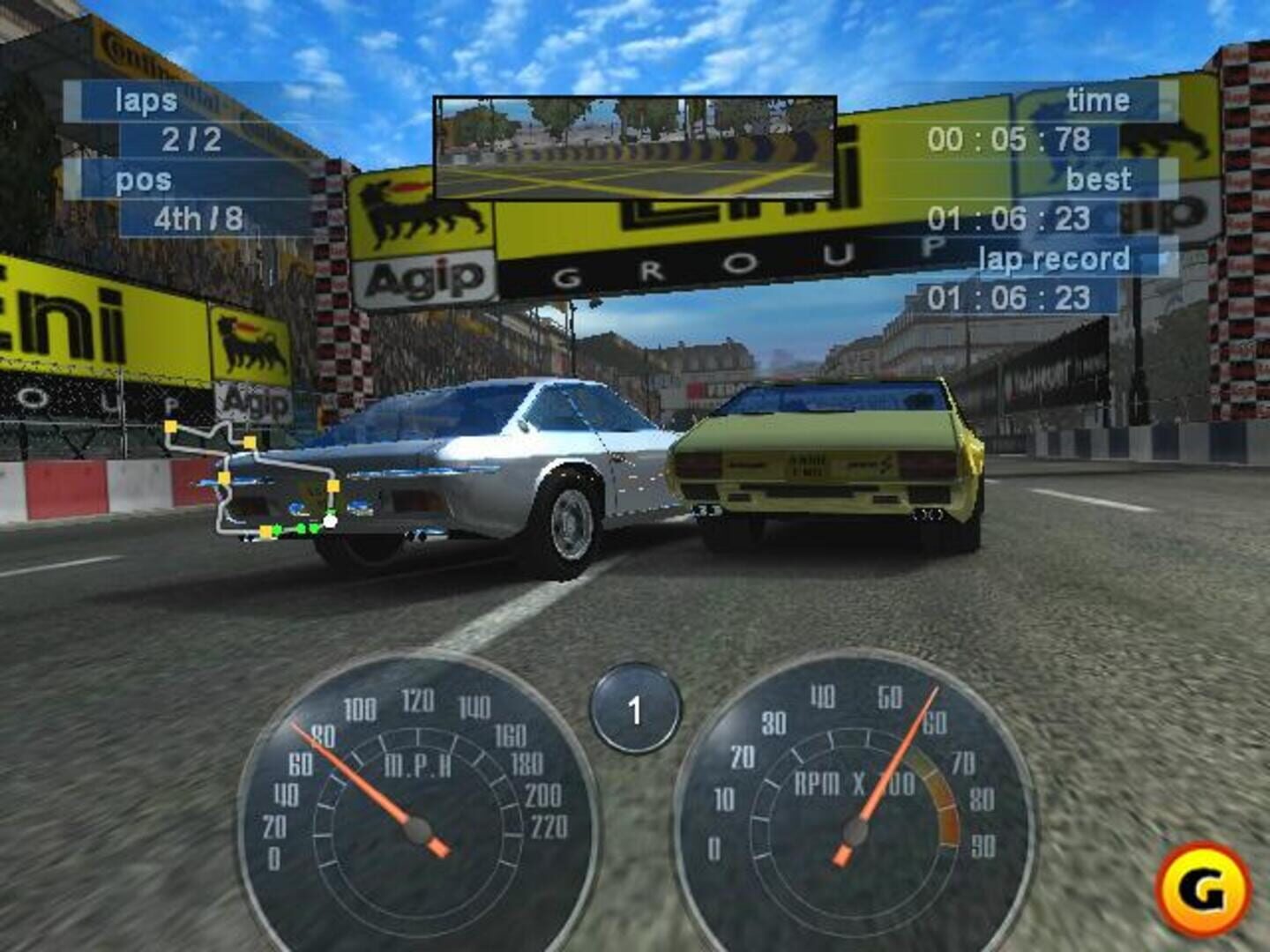The image size is (1270, 952).
Task: Toggle the race timer display
Action: tap(1097, 99)
